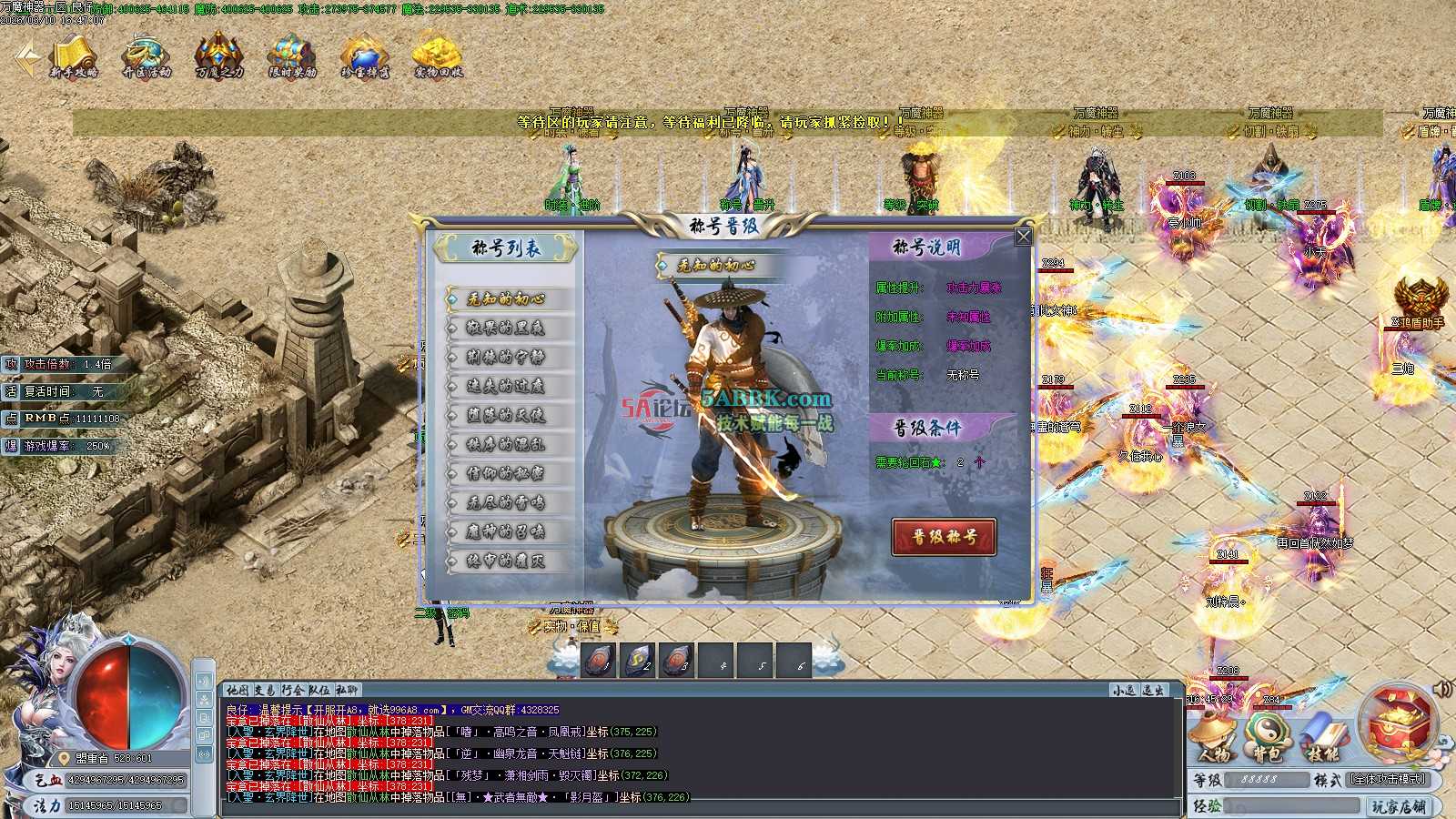Select the 无尽的雷鸣 title entry
The image size is (1456, 819).
(507, 502)
